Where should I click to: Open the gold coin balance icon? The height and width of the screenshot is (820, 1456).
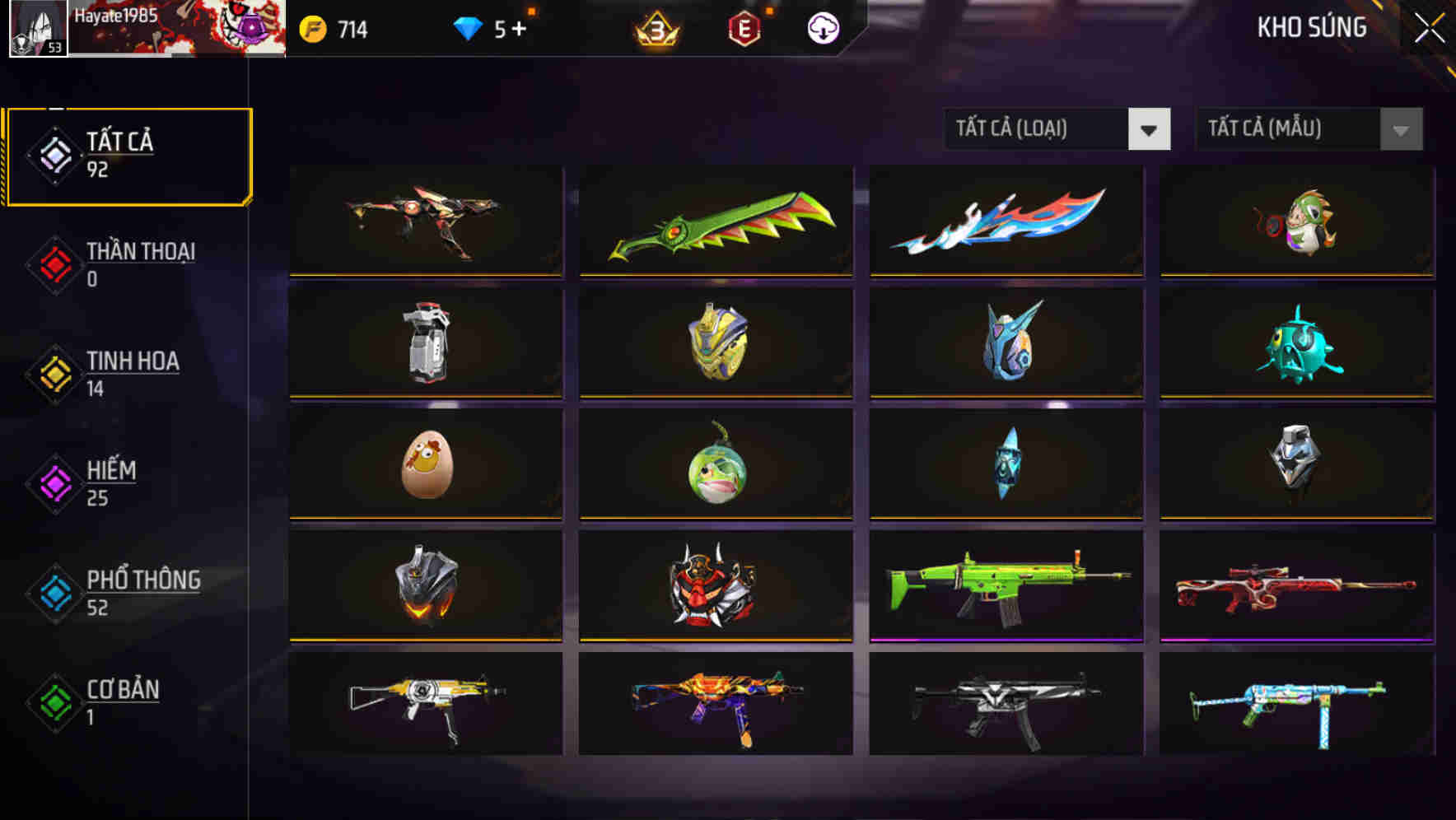[315, 28]
